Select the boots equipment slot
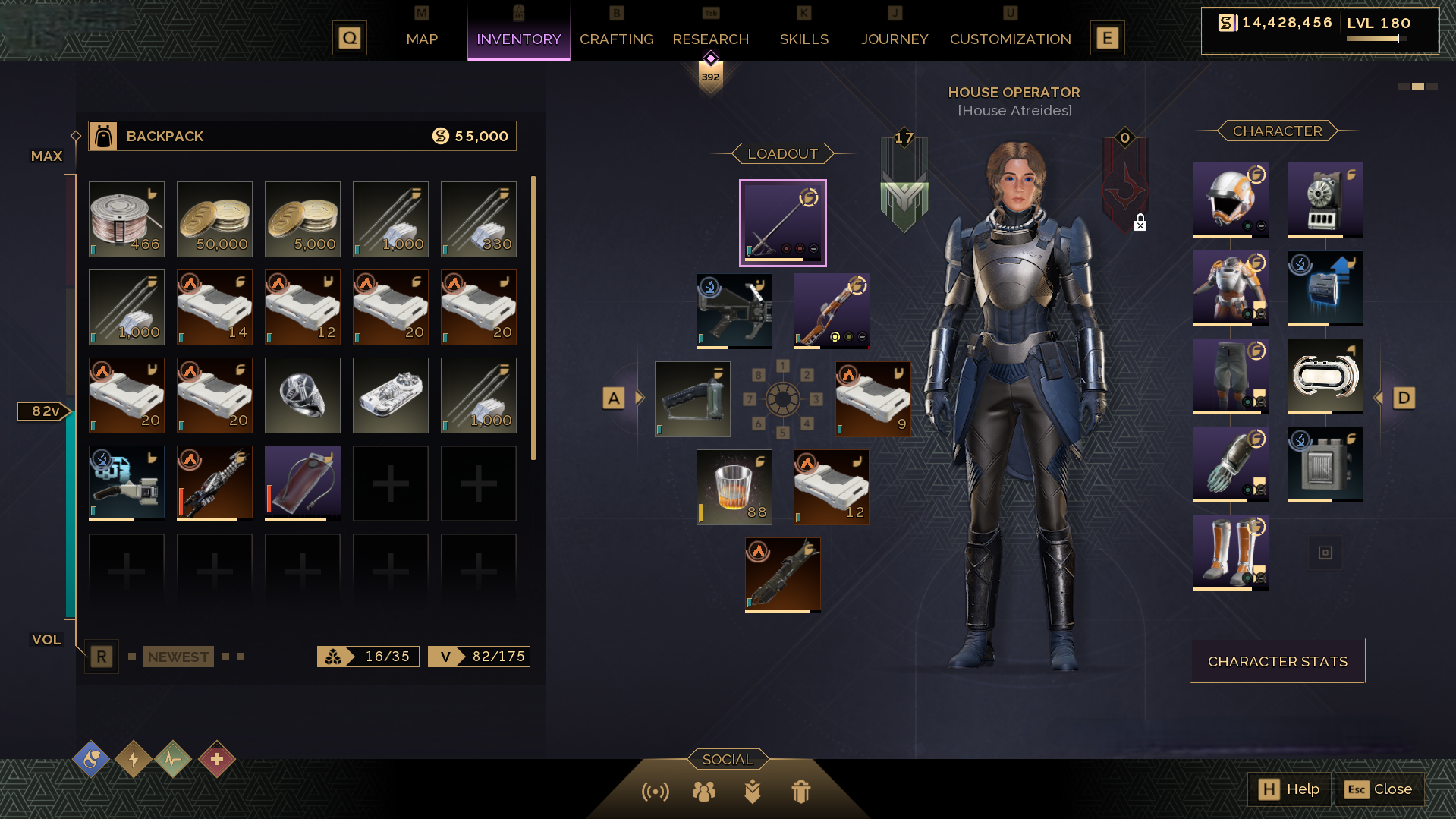The width and height of the screenshot is (1456, 819). pyautogui.click(x=1230, y=552)
